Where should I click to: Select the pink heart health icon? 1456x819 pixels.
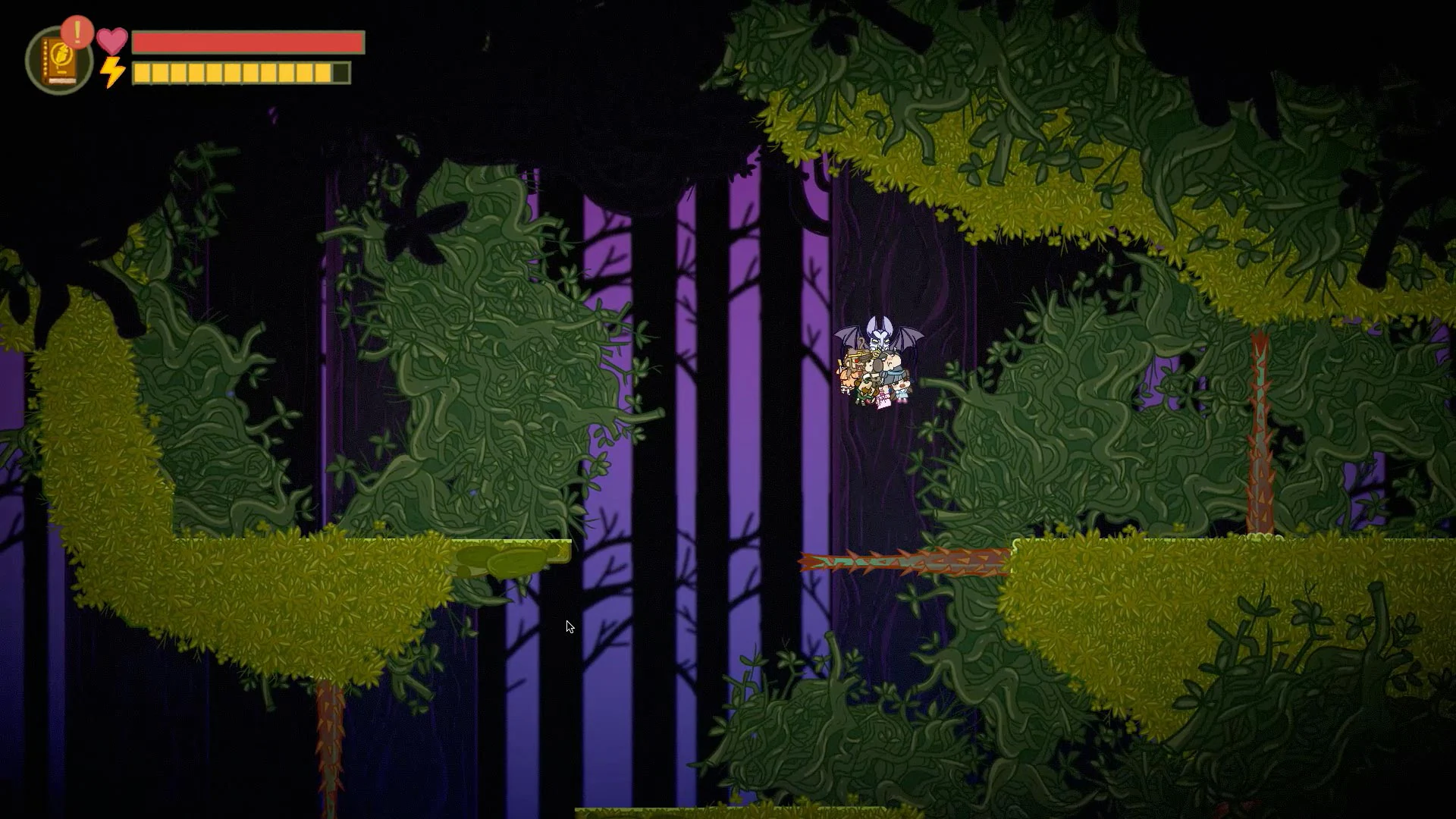coord(112,42)
